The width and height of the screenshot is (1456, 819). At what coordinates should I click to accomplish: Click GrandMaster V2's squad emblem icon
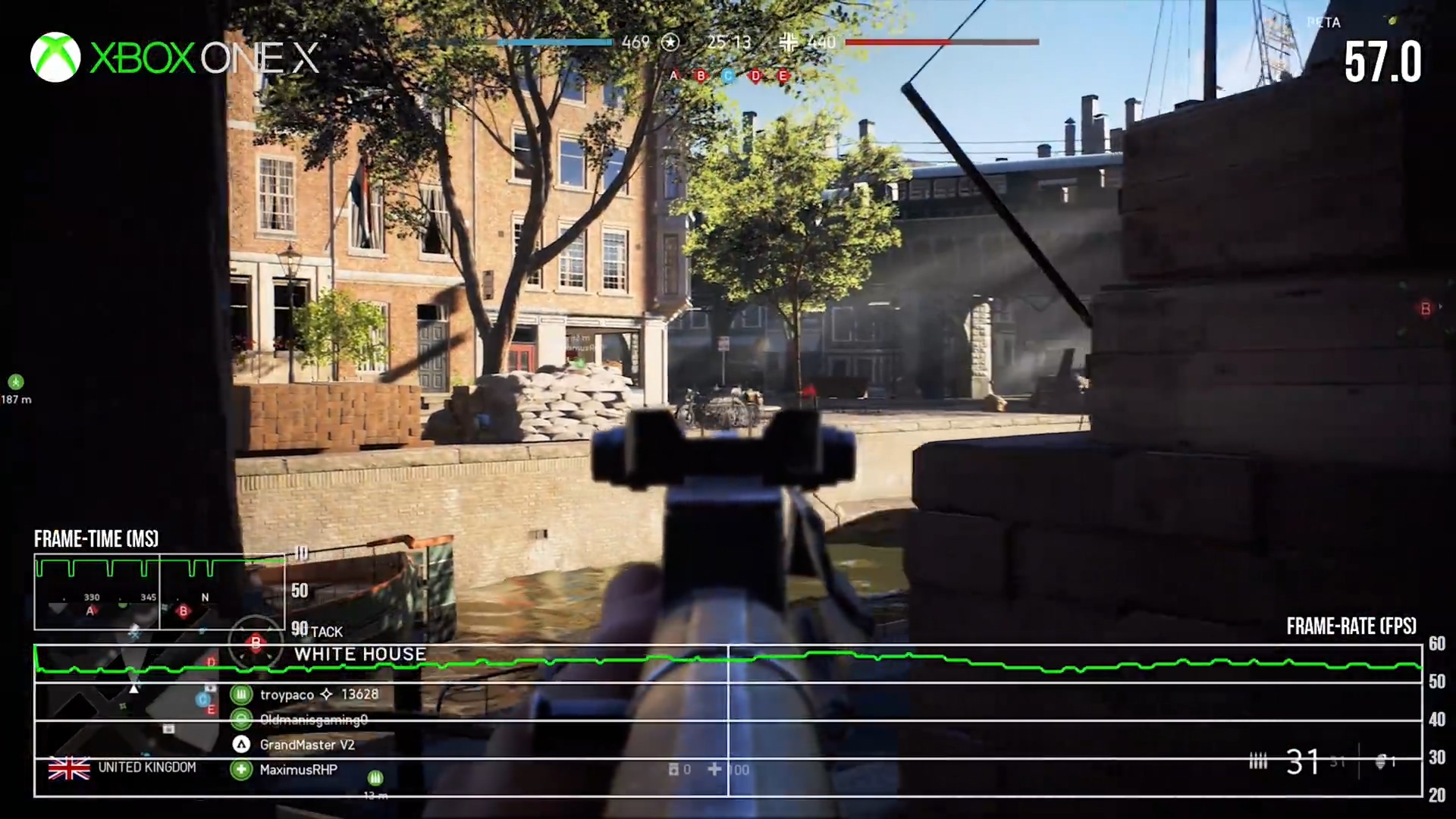[241, 745]
